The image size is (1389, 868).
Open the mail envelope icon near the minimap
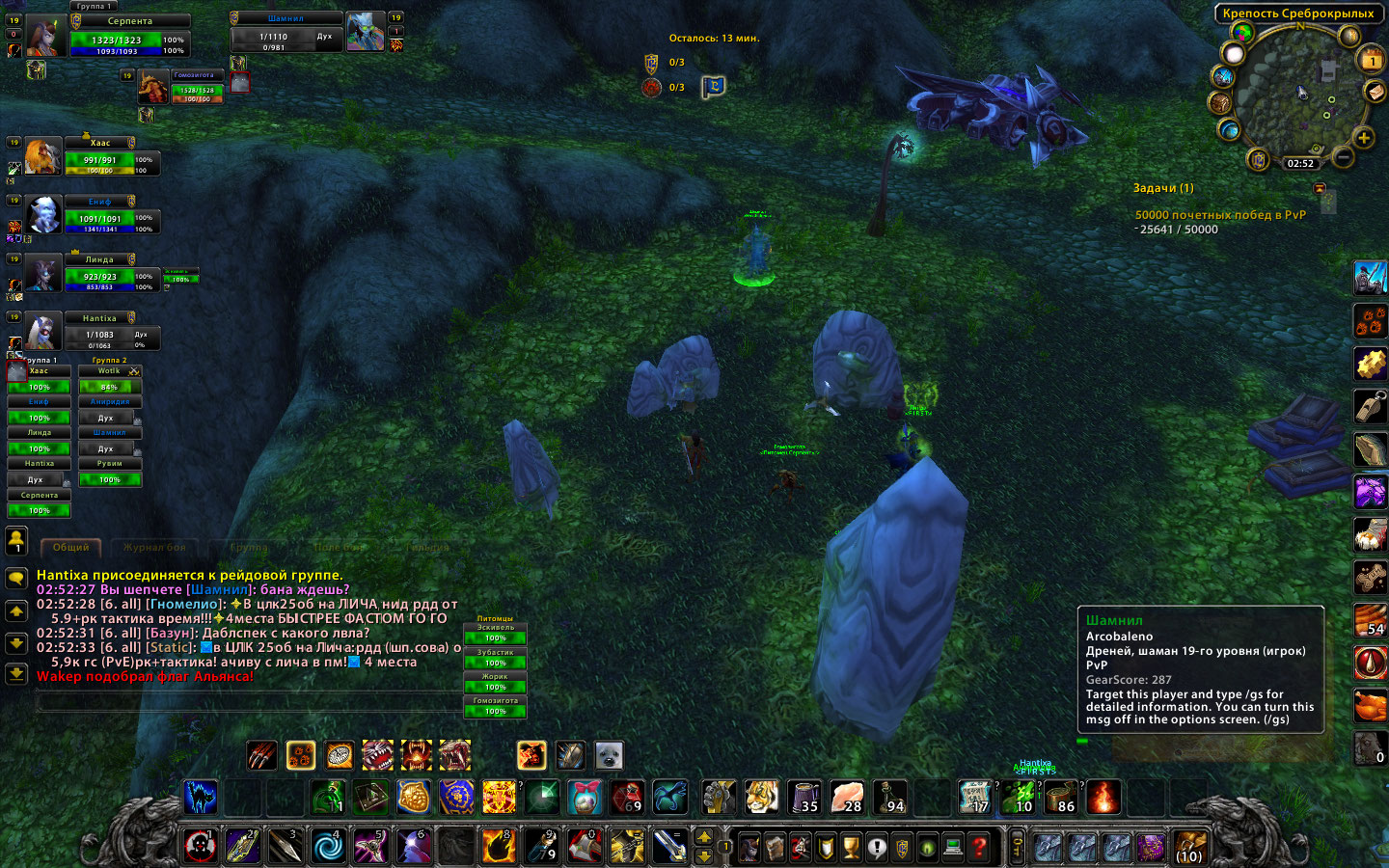tap(1375, 92)
